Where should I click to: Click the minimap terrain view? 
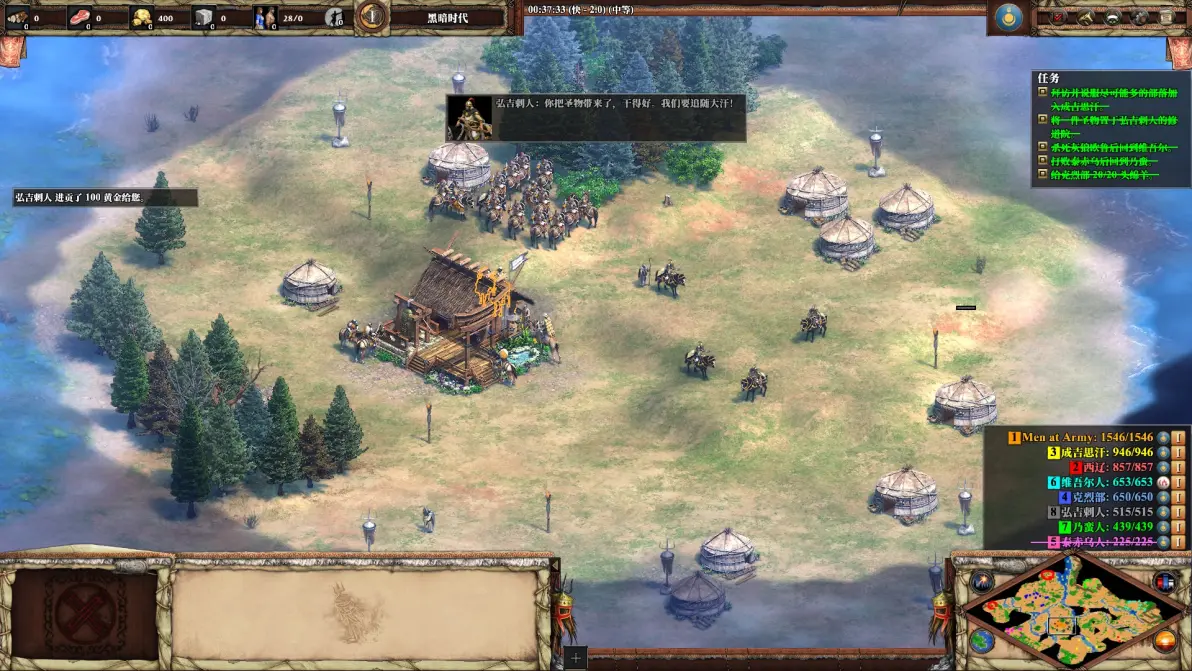point(1069,609)
